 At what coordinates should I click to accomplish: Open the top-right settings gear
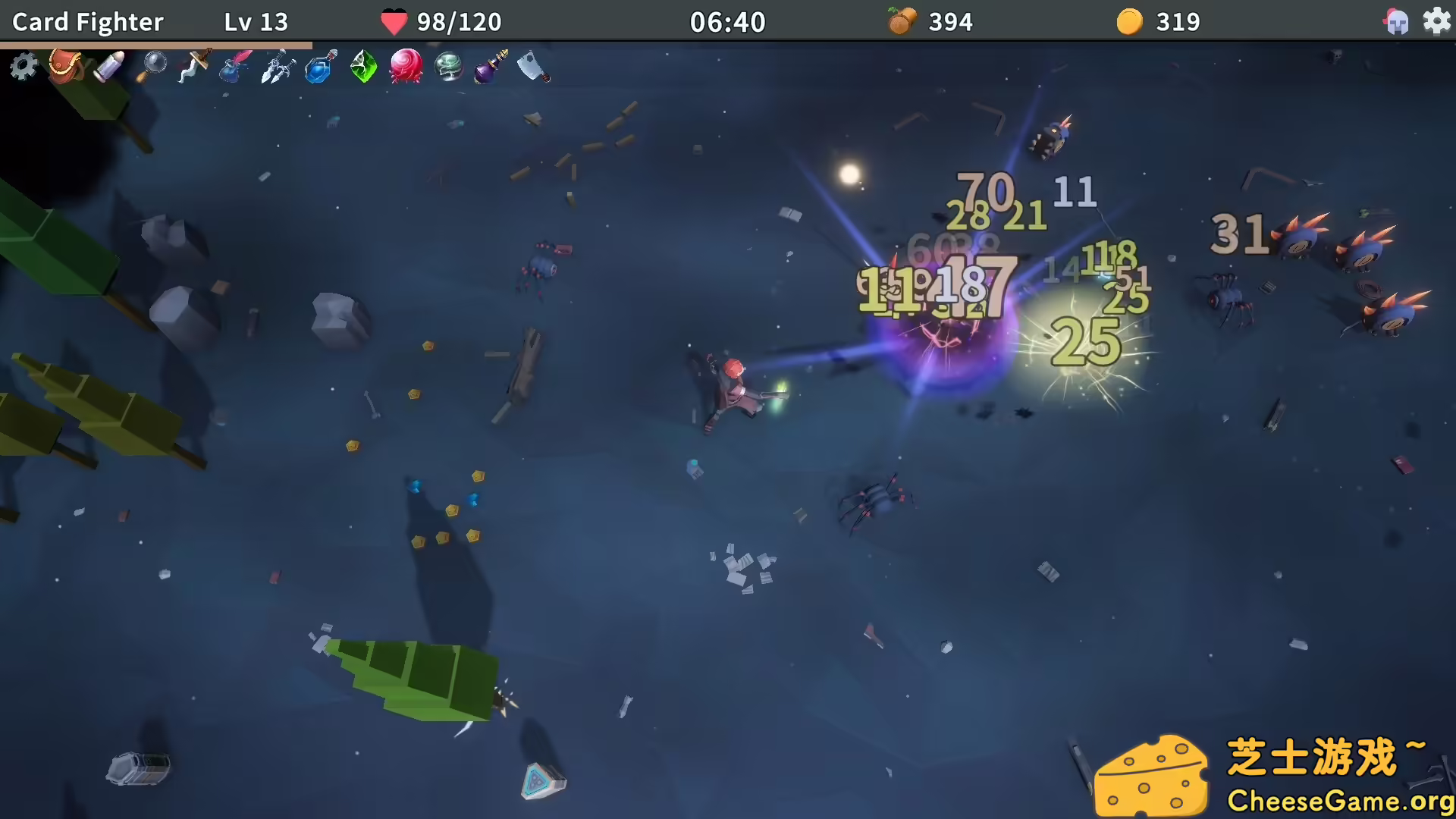pyautogui.click(x=1438, y=21)
